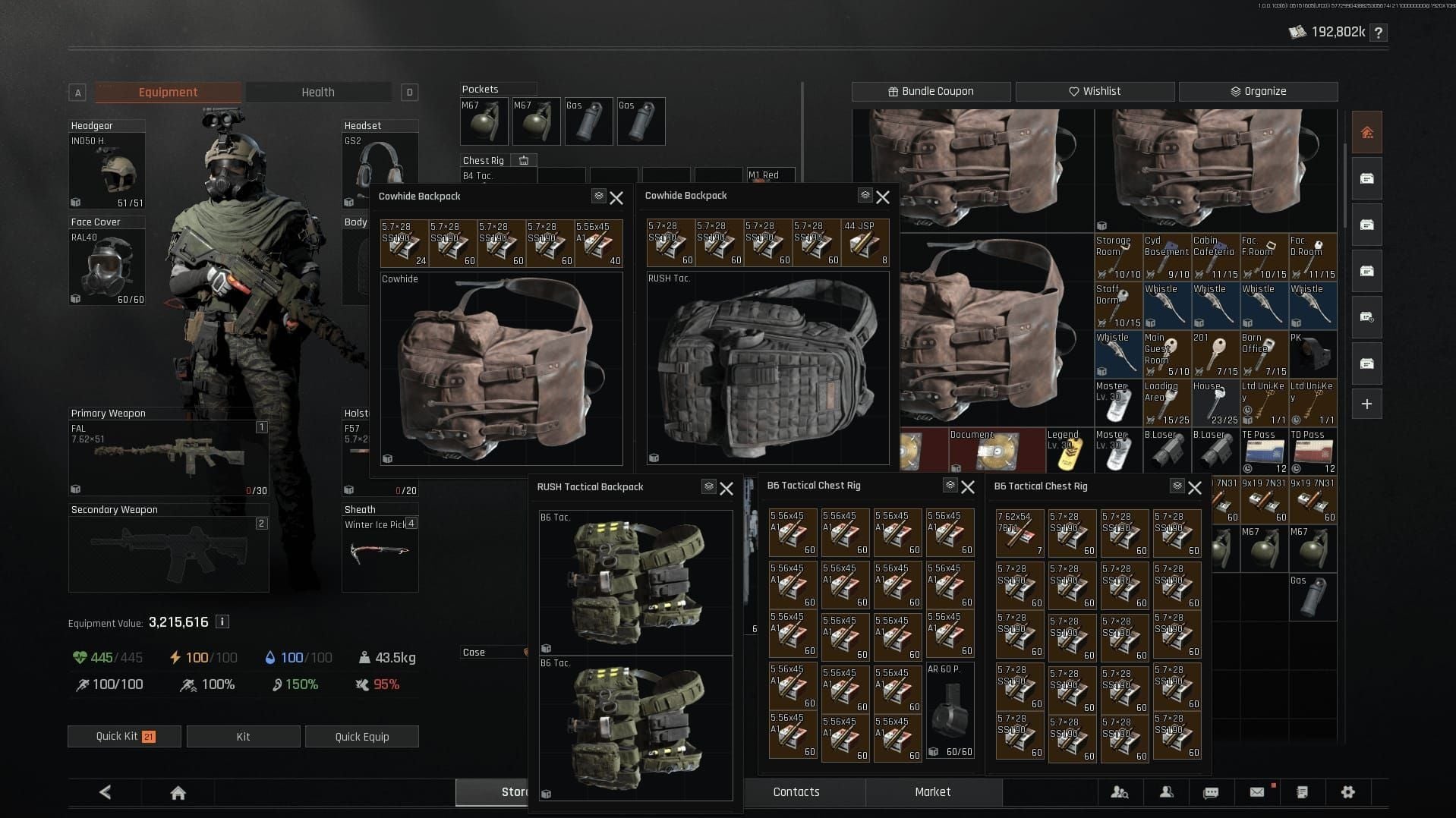Viewport: 1456px width, 818px height.
Task: Select the M67 grenade in the Pockets slot
Action: (484, 121)
